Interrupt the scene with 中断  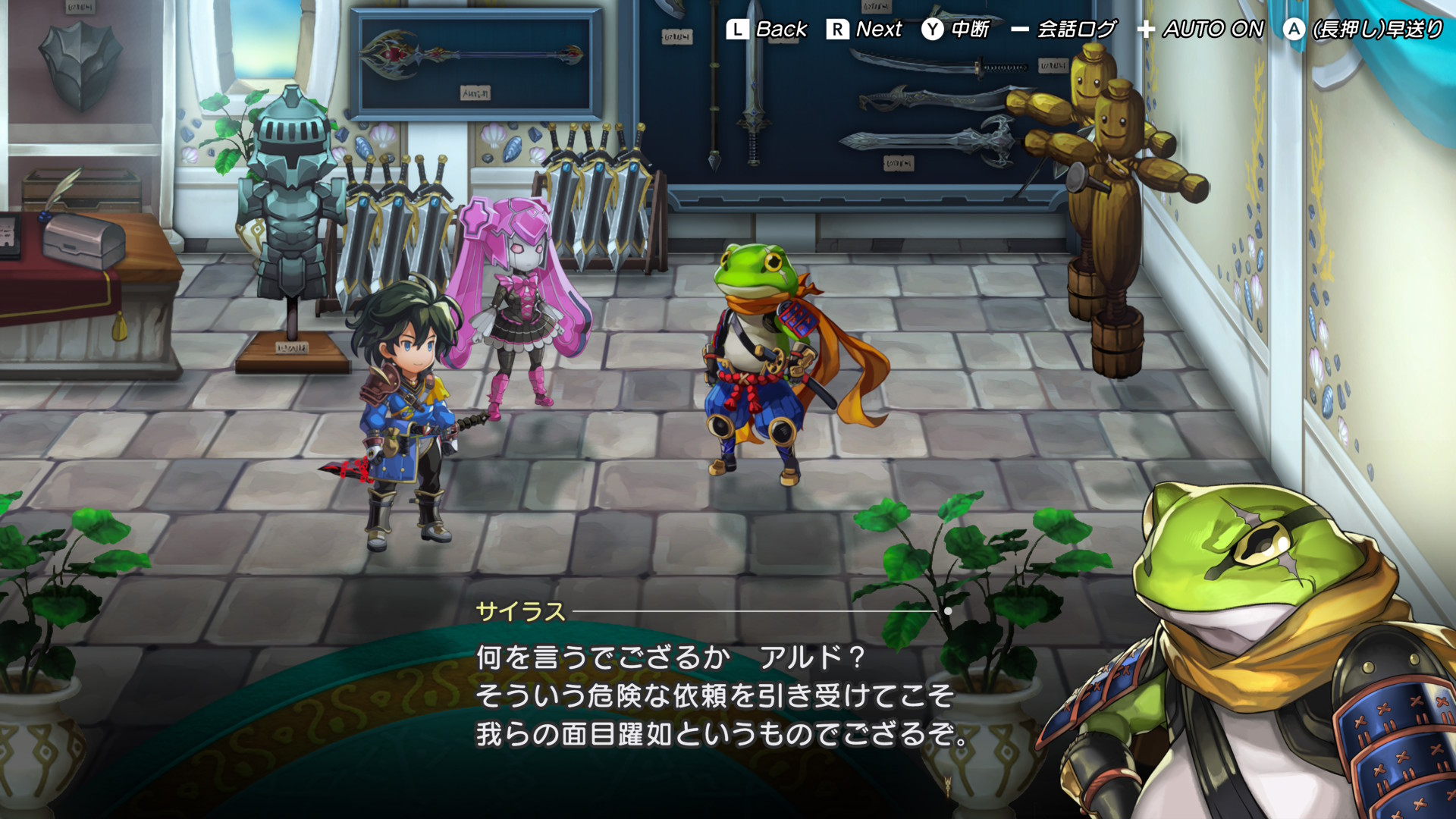[x=955, y=30]
